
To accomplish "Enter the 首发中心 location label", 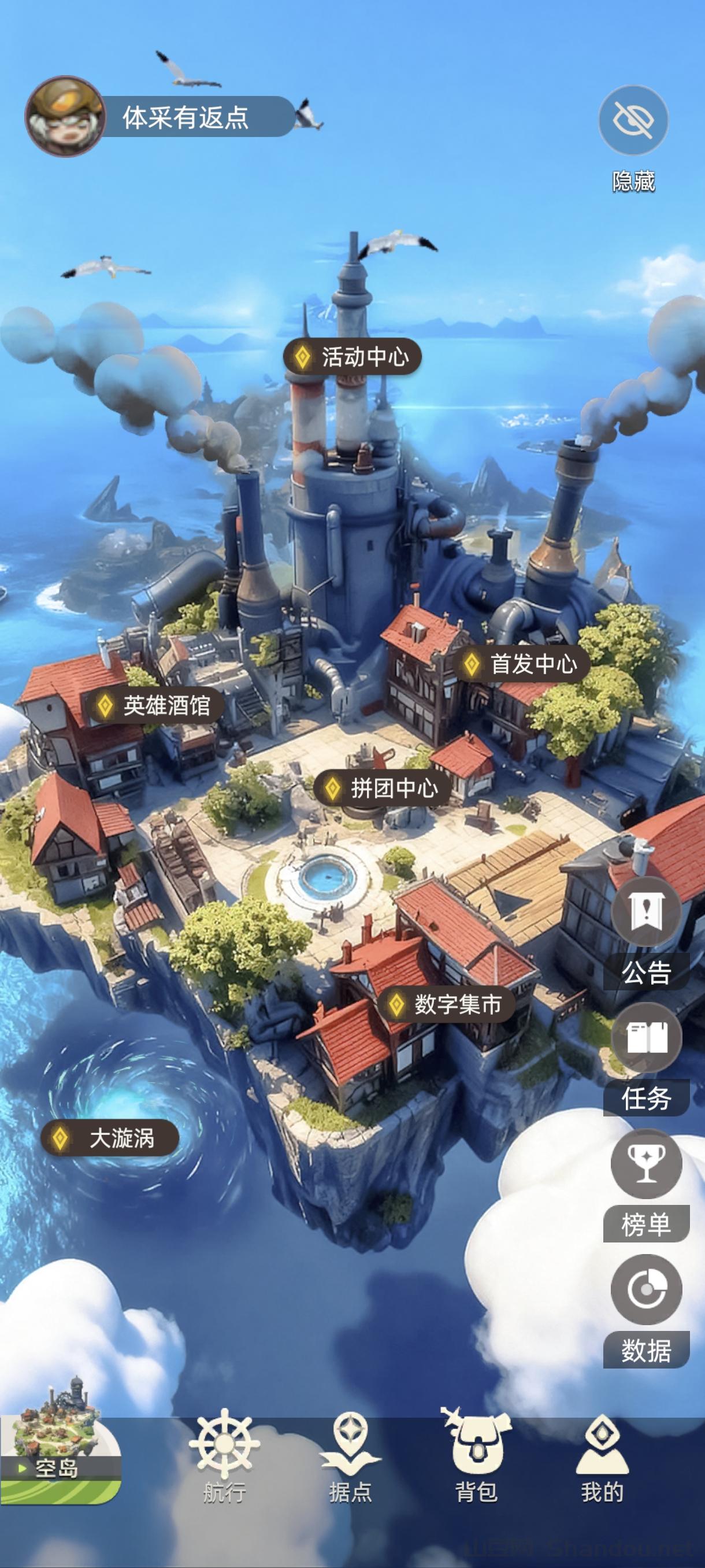I will tap(522, 664).
